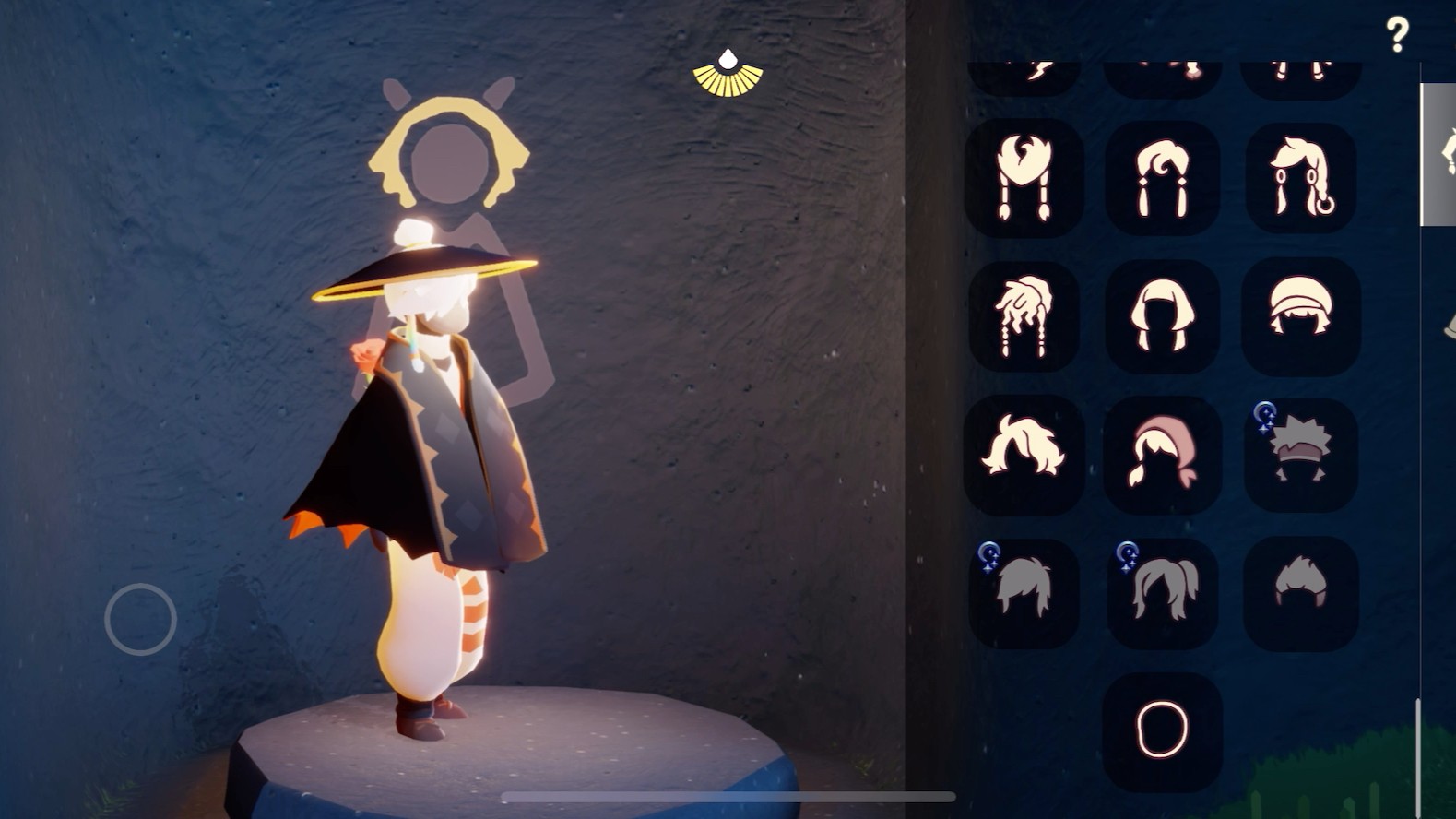
Task: Equip the hair with pink headscarf
Action: click(x=1162, y=455)
